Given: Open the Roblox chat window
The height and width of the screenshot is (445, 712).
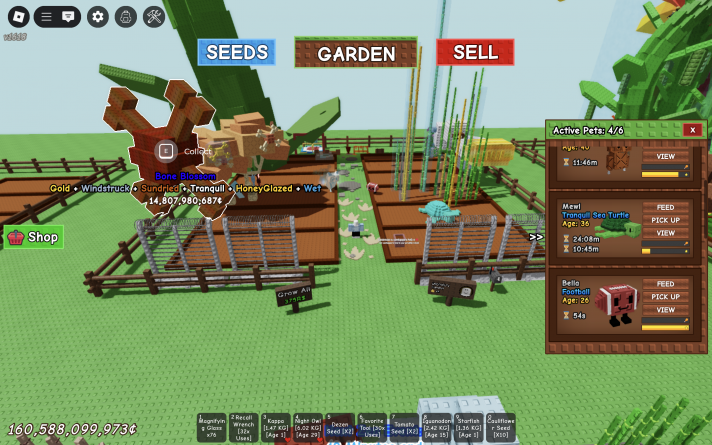Looking at the screenshot, I should tap(68, 16).
